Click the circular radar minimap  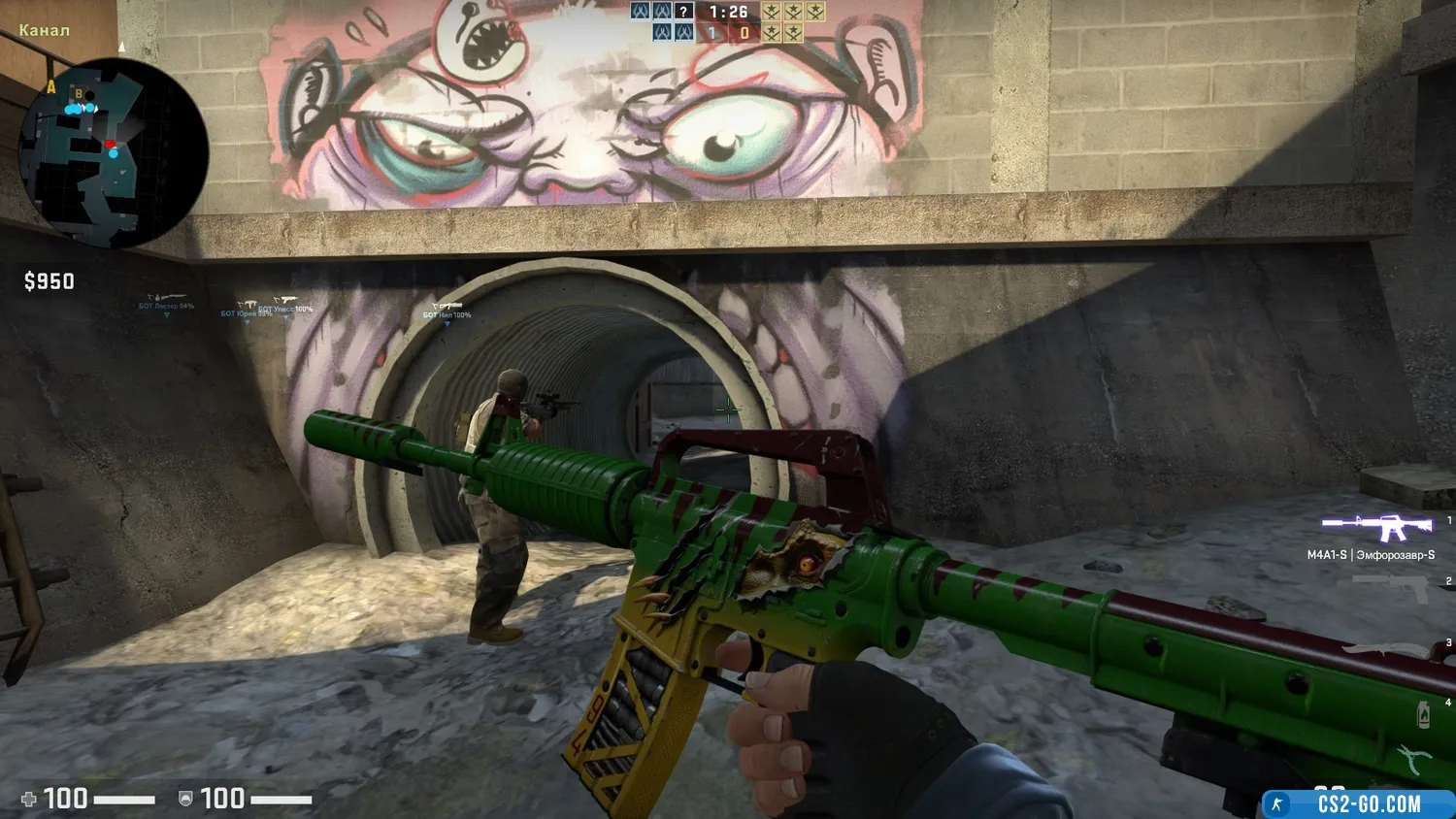pos(113,151)
